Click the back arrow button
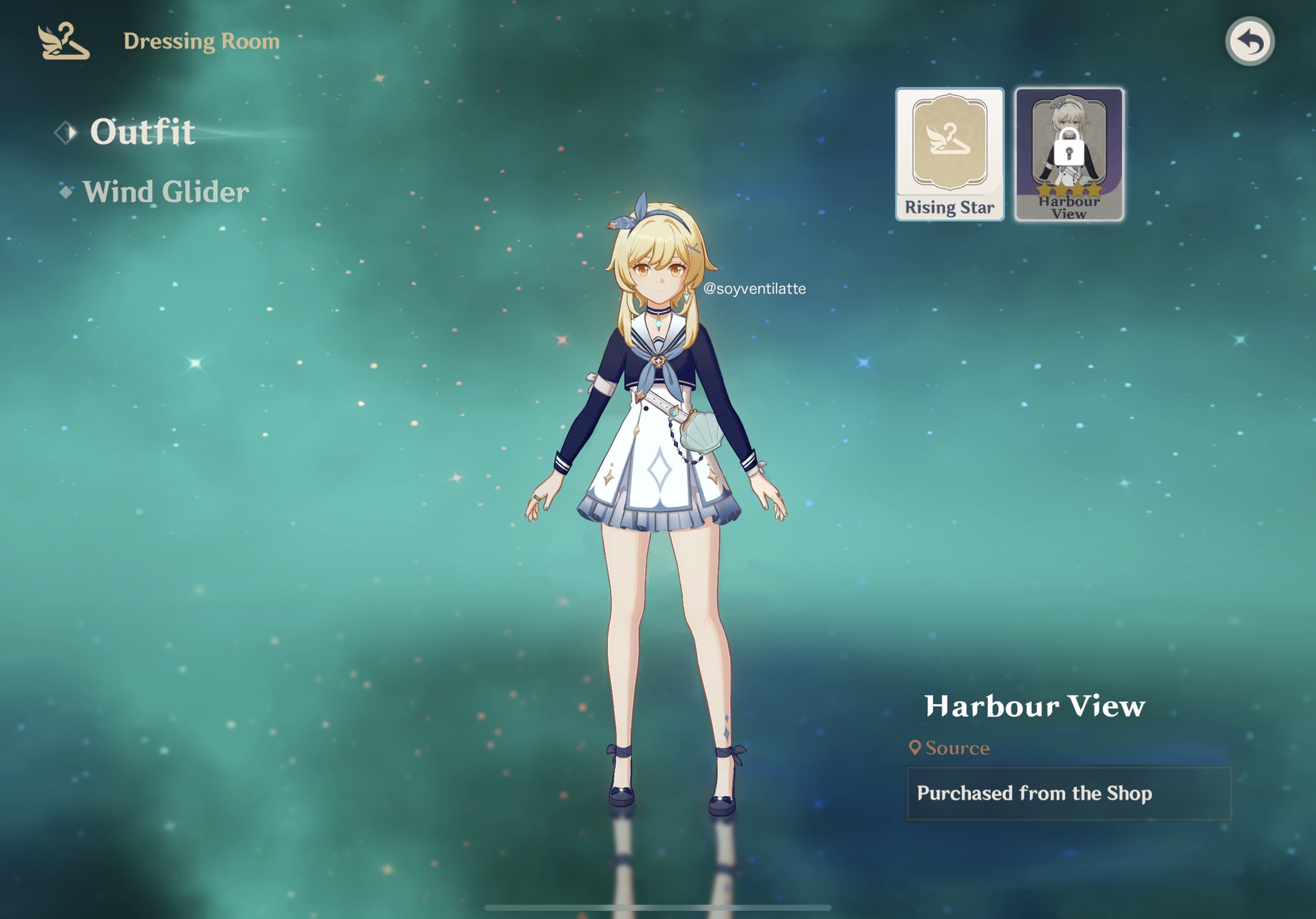The height and width of the screenshot is (919, 1316). click(1249, 42)
